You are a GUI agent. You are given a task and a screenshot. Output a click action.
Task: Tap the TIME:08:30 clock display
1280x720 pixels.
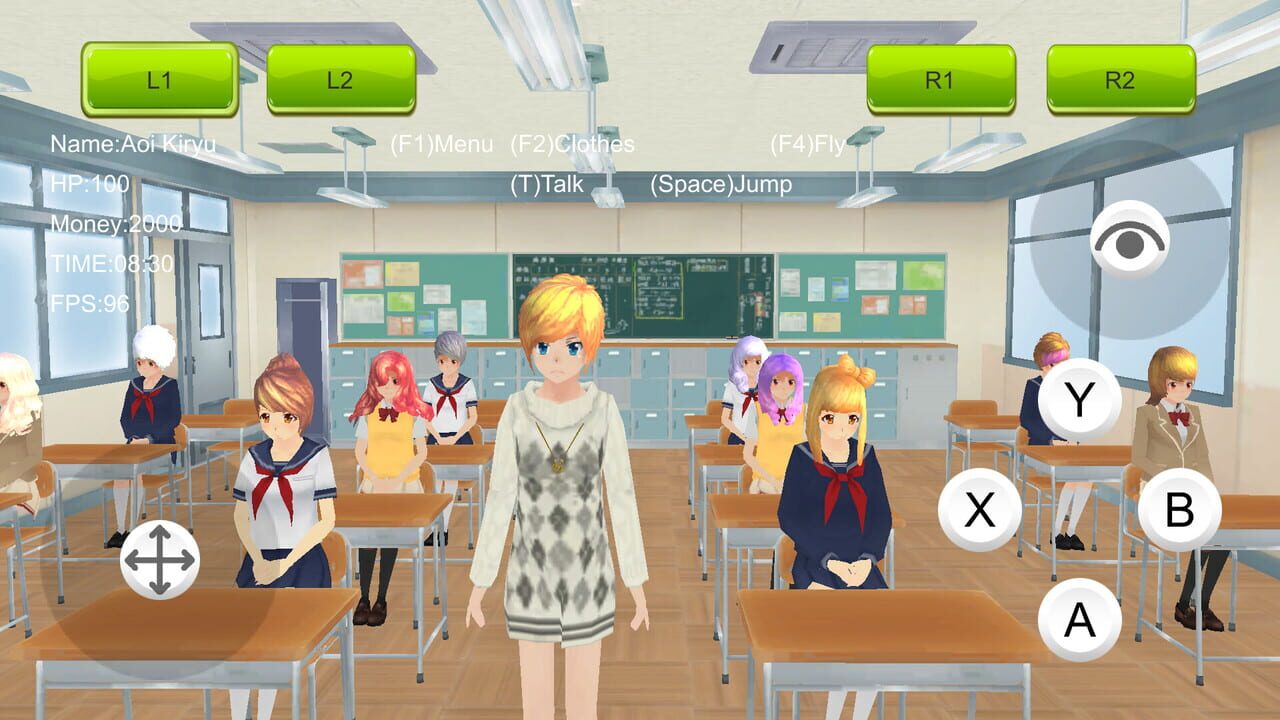(110, 265)
